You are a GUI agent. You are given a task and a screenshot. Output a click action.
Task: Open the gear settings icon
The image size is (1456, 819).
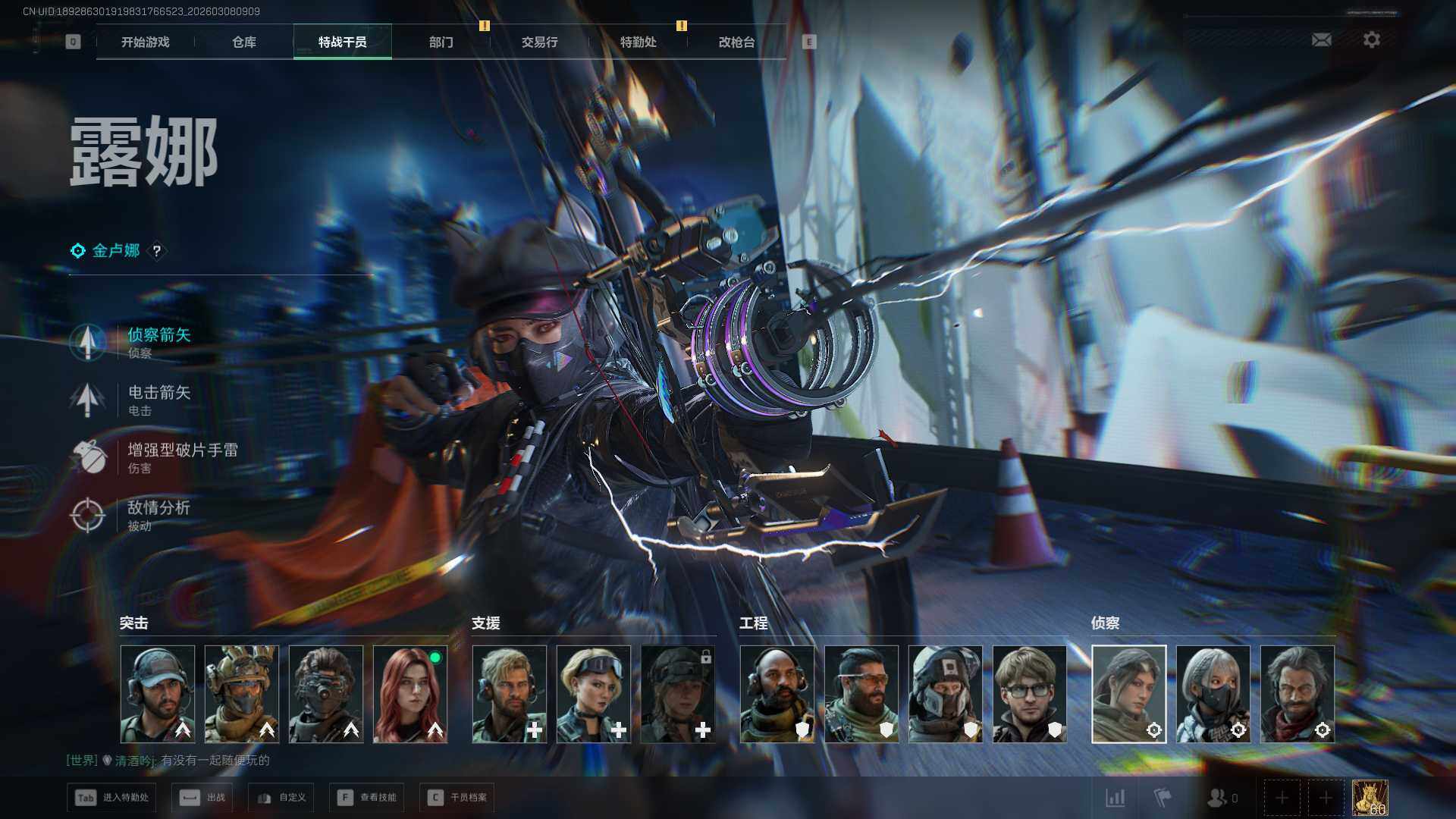tap(1372, 39)
